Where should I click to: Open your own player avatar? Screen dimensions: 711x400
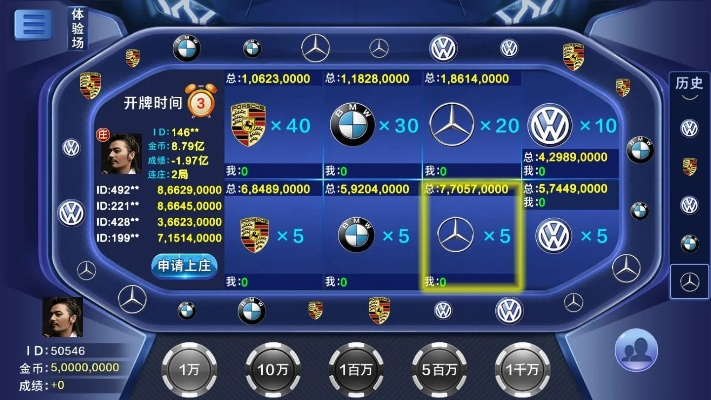[x=61, y=317]
